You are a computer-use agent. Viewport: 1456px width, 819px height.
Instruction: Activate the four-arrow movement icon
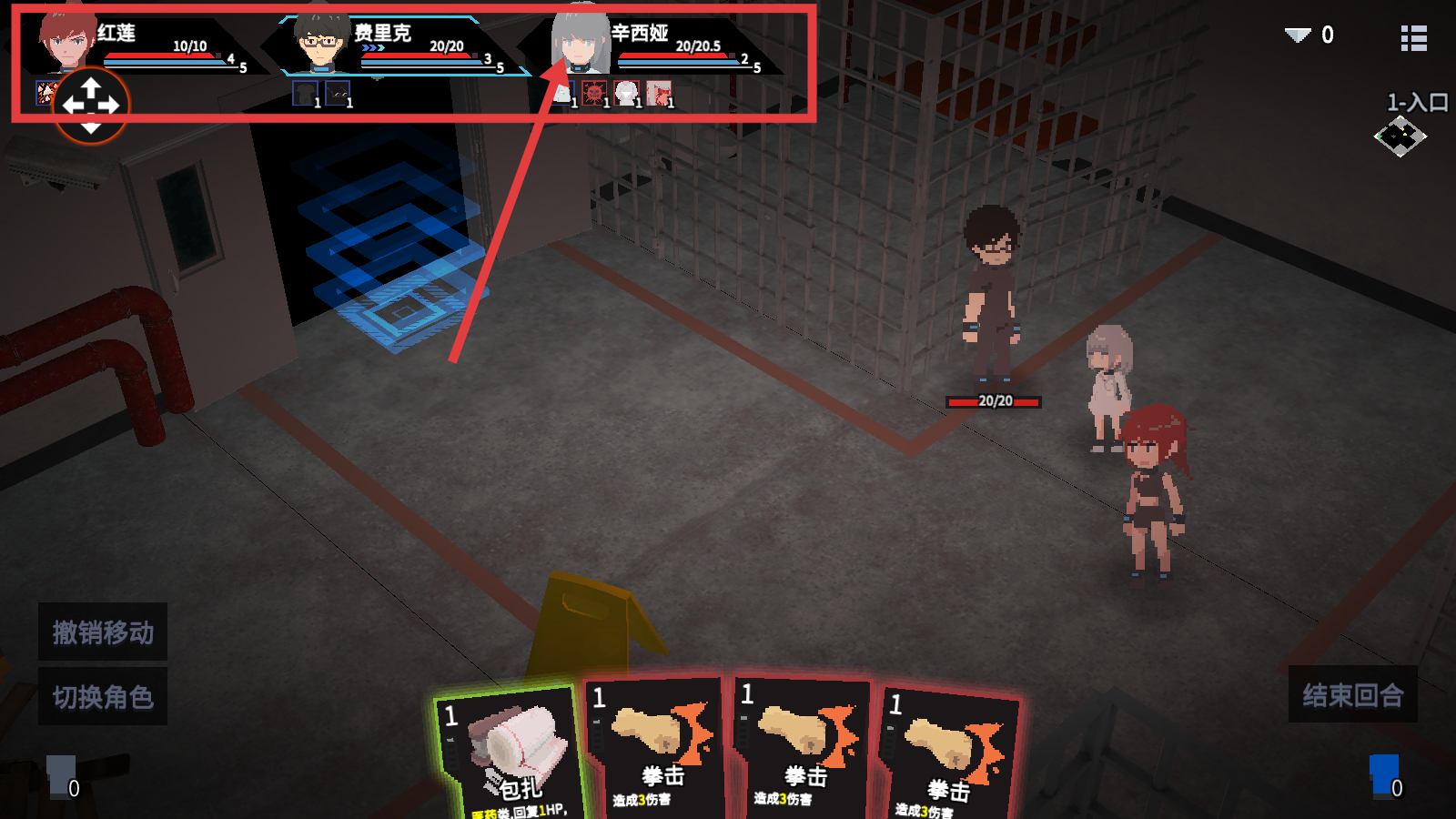pos(91,106)
